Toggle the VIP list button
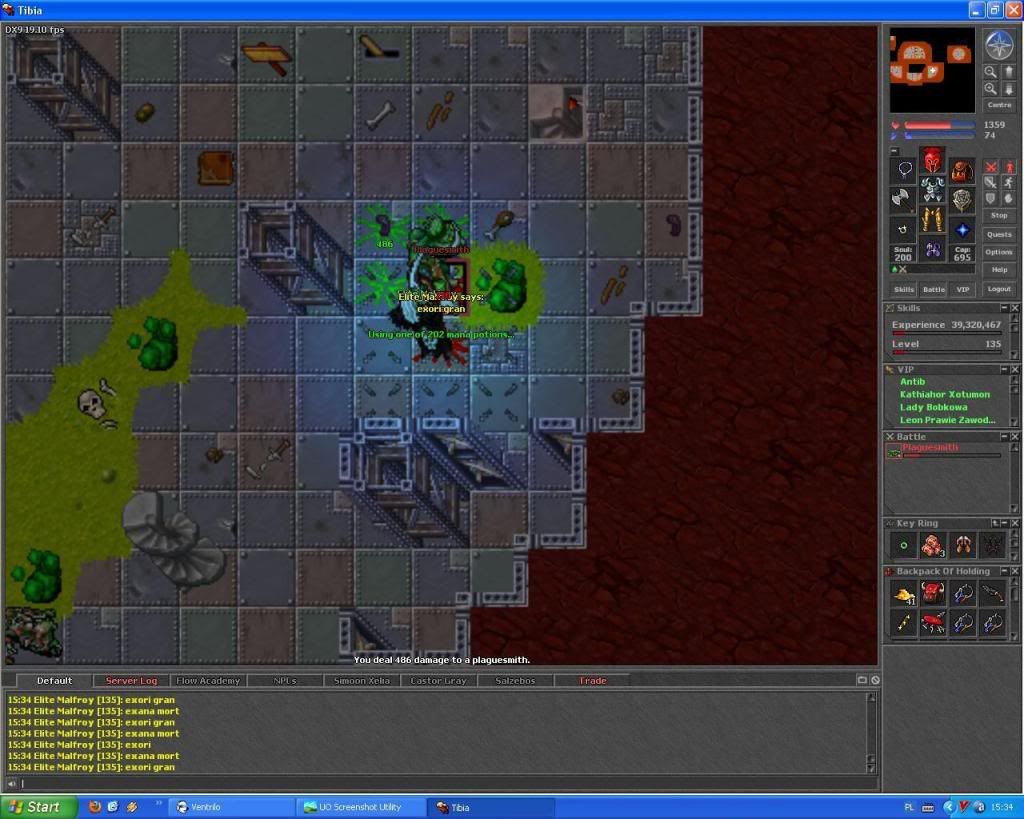The width and height of the screenshot is (1024, 819). coord(962,289)
